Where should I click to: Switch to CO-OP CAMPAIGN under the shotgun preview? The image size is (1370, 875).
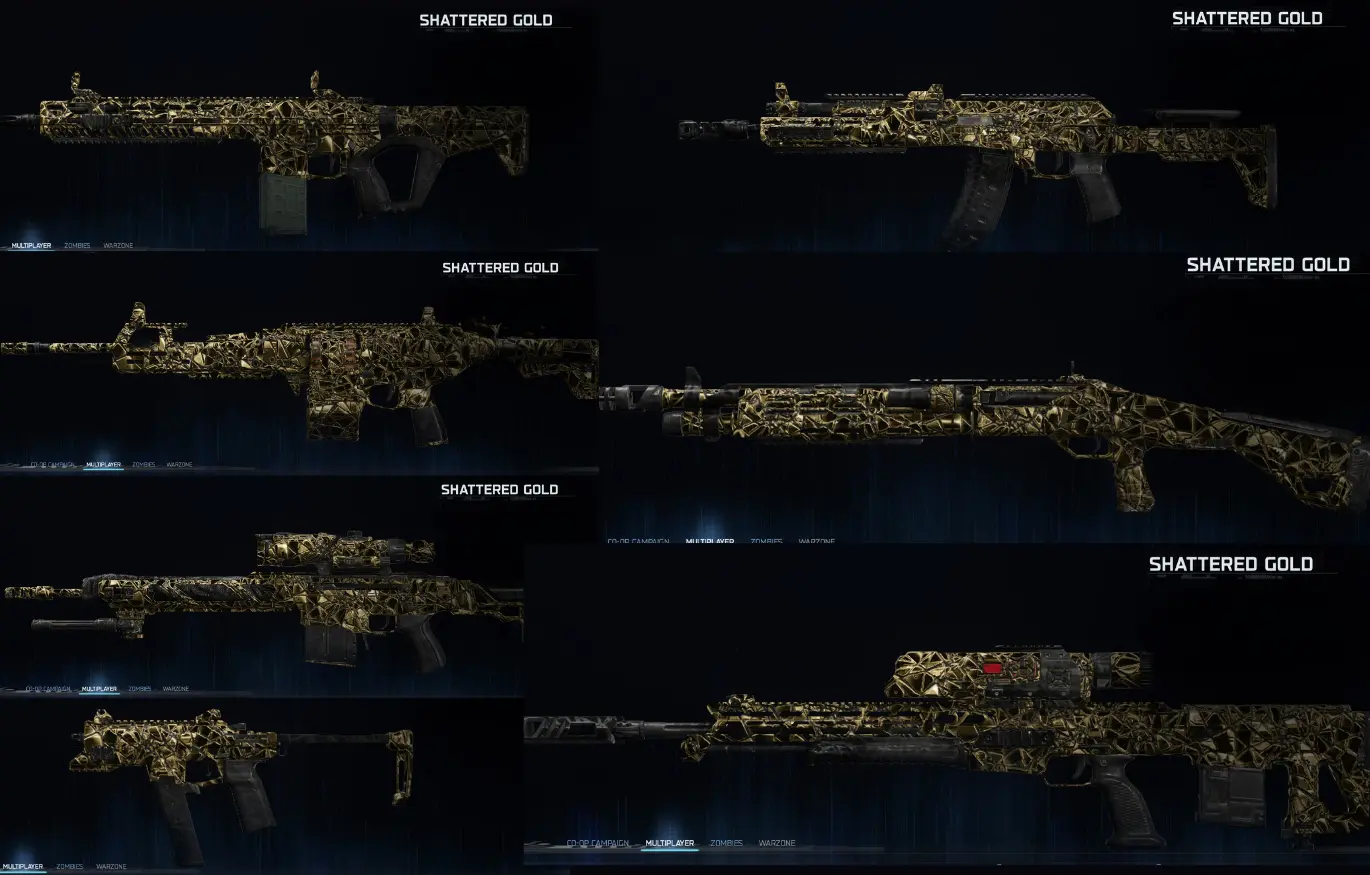[x=637, y=539]
